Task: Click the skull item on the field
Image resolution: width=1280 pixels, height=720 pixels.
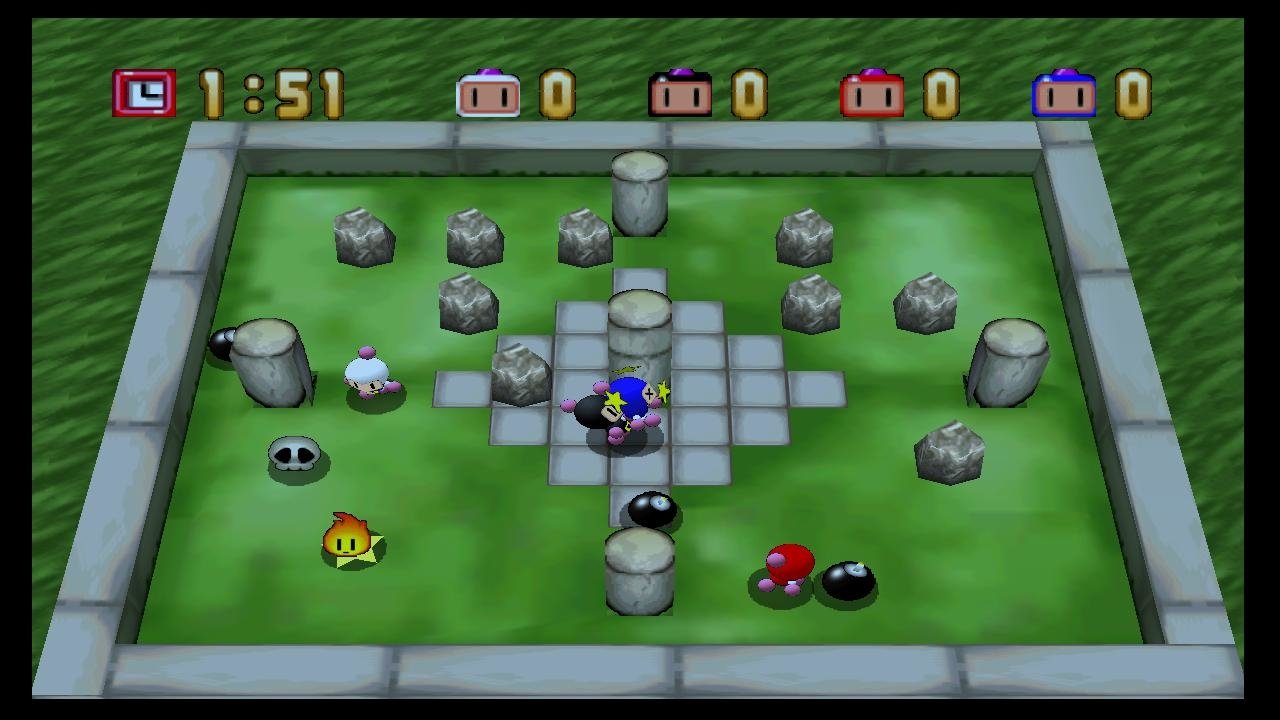Action: tap(291, 455)
